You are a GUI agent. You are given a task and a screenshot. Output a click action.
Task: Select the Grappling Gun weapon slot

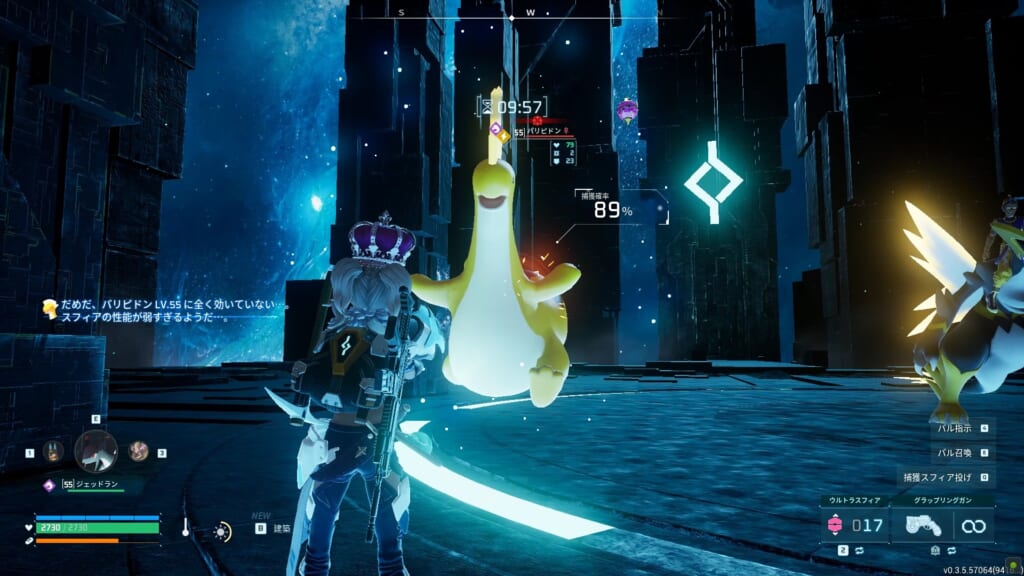(942, 524)
